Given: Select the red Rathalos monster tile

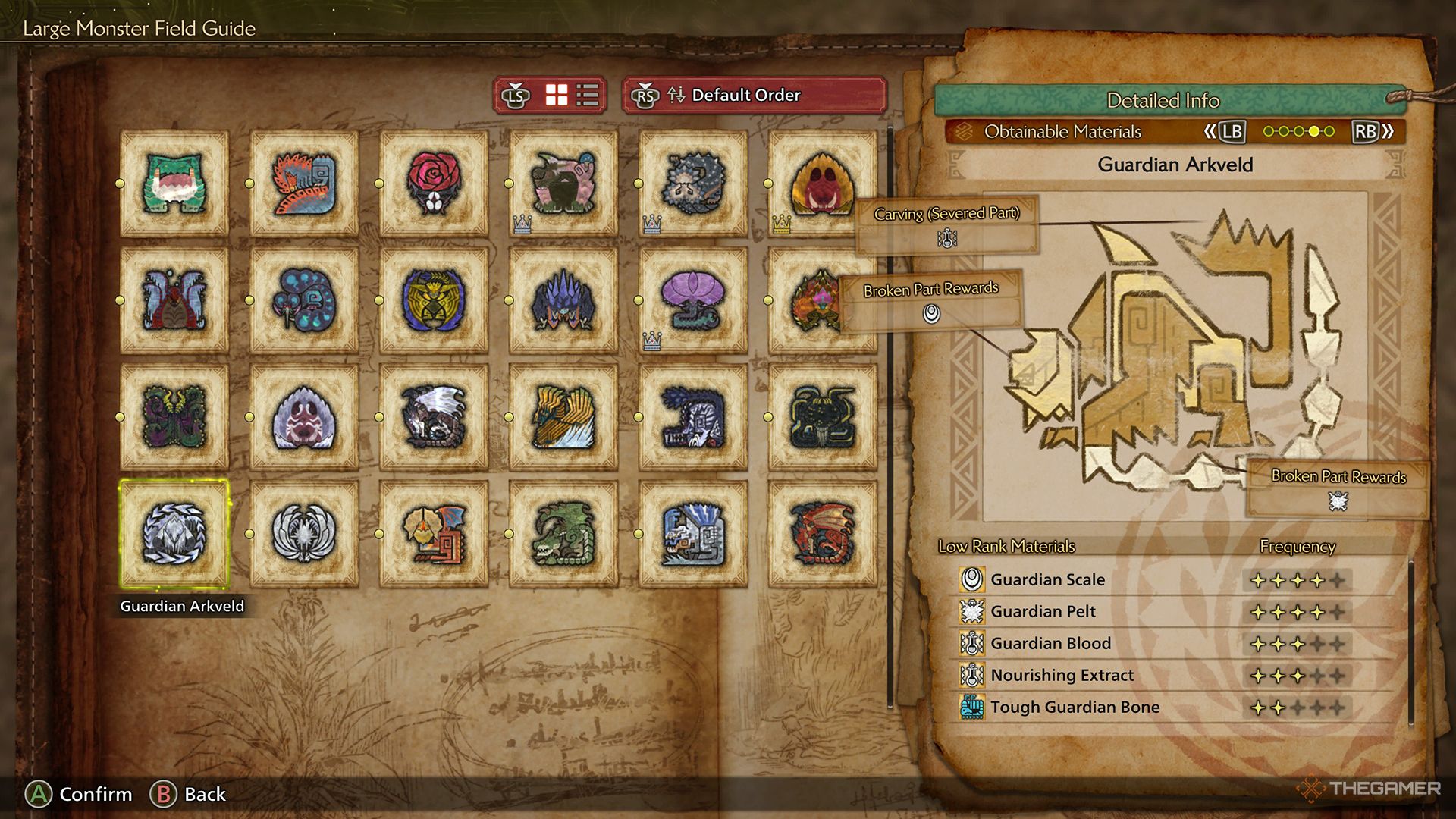Looking at the screenshot, I should click(x=822, y=534).
